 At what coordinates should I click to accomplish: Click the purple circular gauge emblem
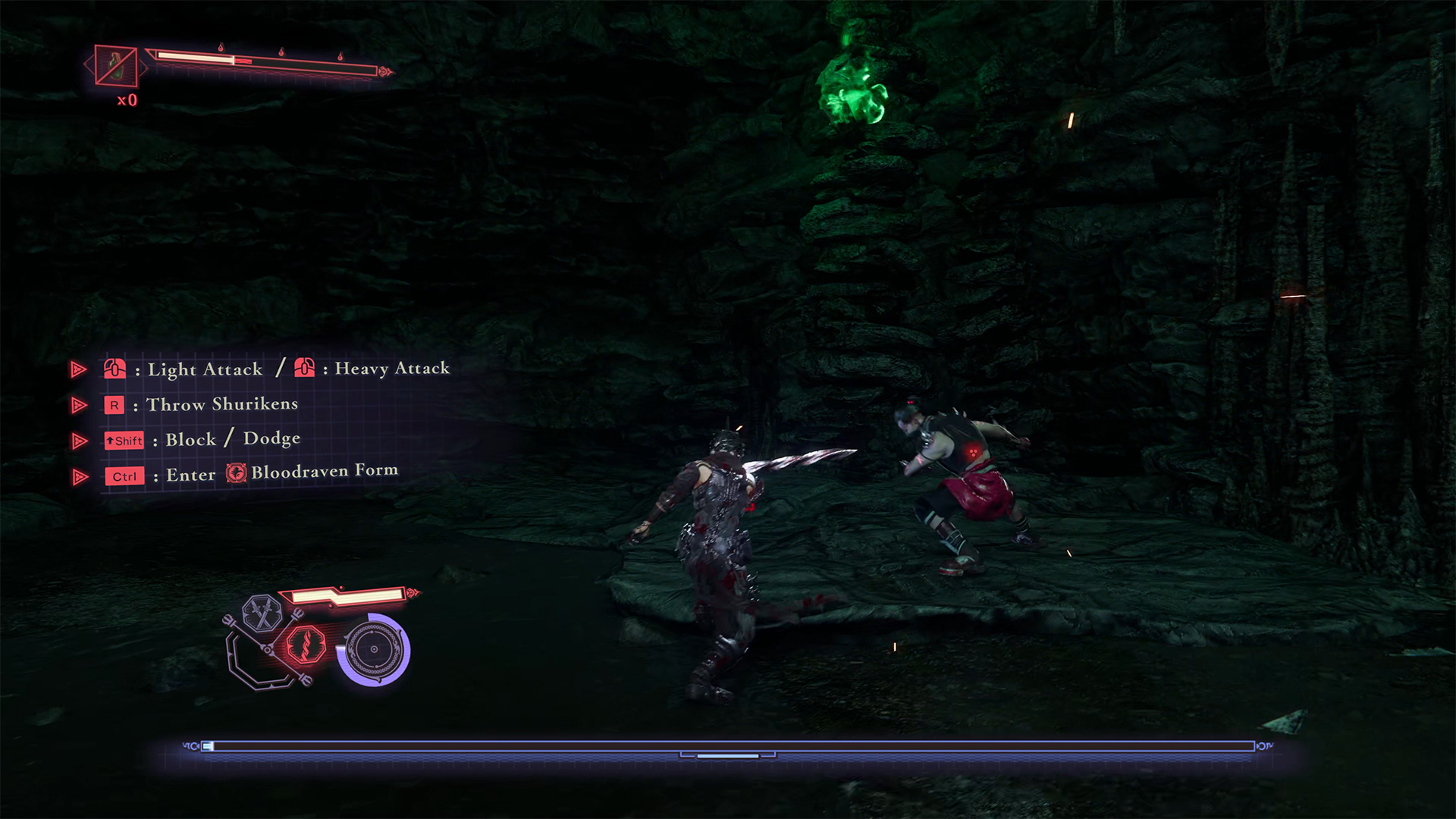tap(373, 650)
